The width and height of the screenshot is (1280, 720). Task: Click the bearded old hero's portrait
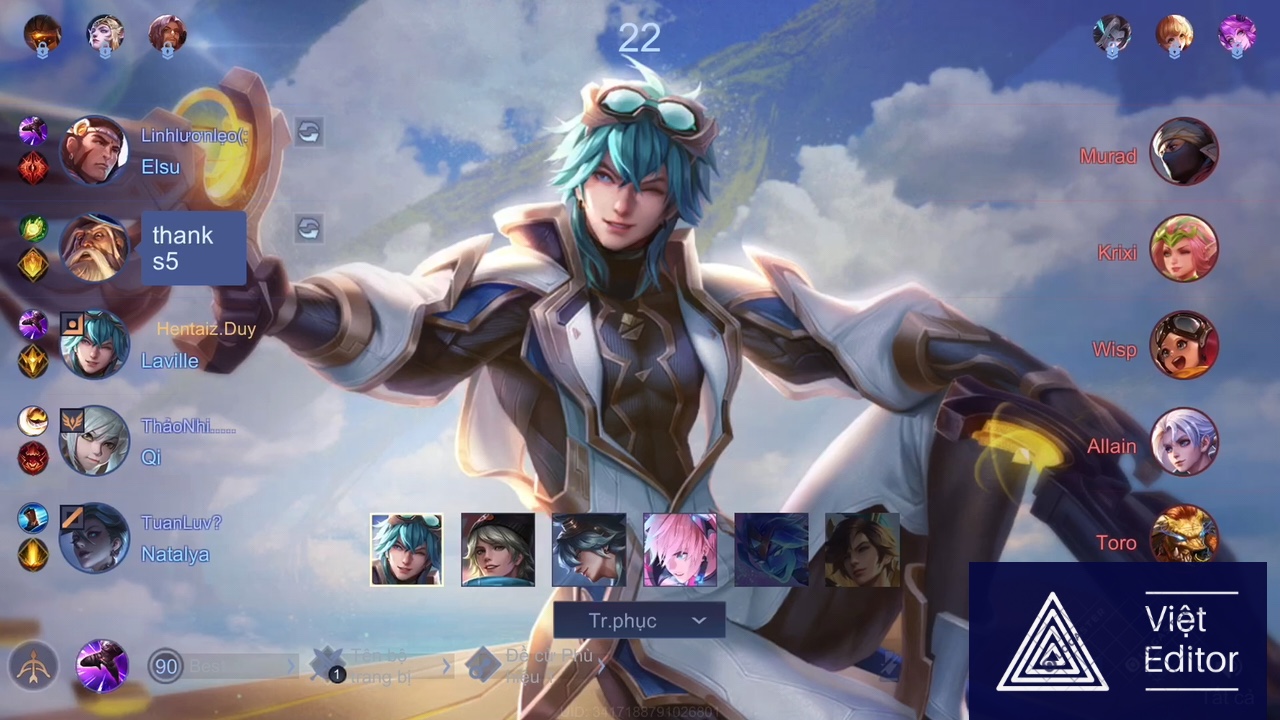tap(94, 248)
